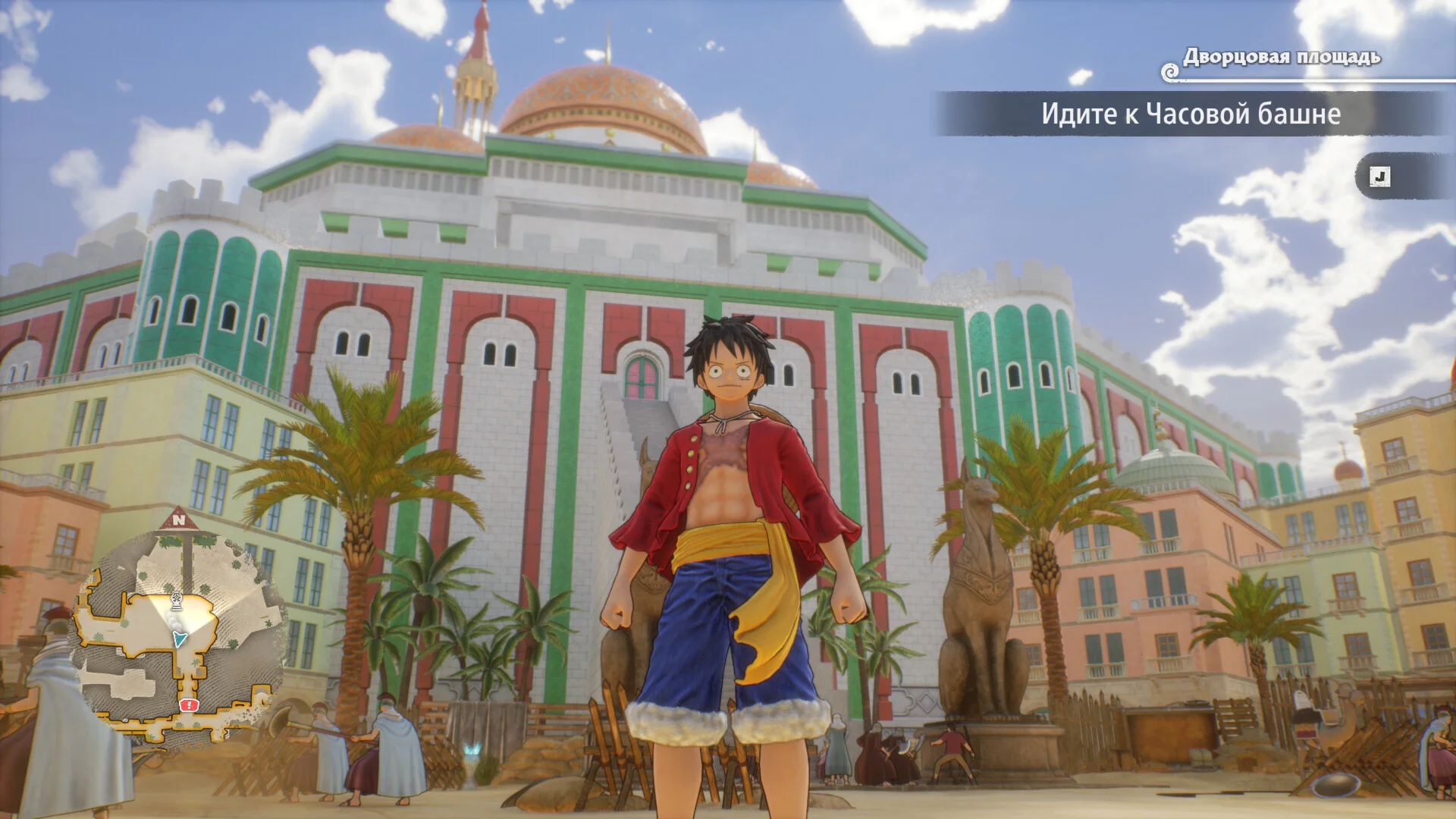Select the "Идите к Часовой башне" objective tracker
Image resolution: width=1456 pixels, height=819 pixels.
pos(1191,115)
